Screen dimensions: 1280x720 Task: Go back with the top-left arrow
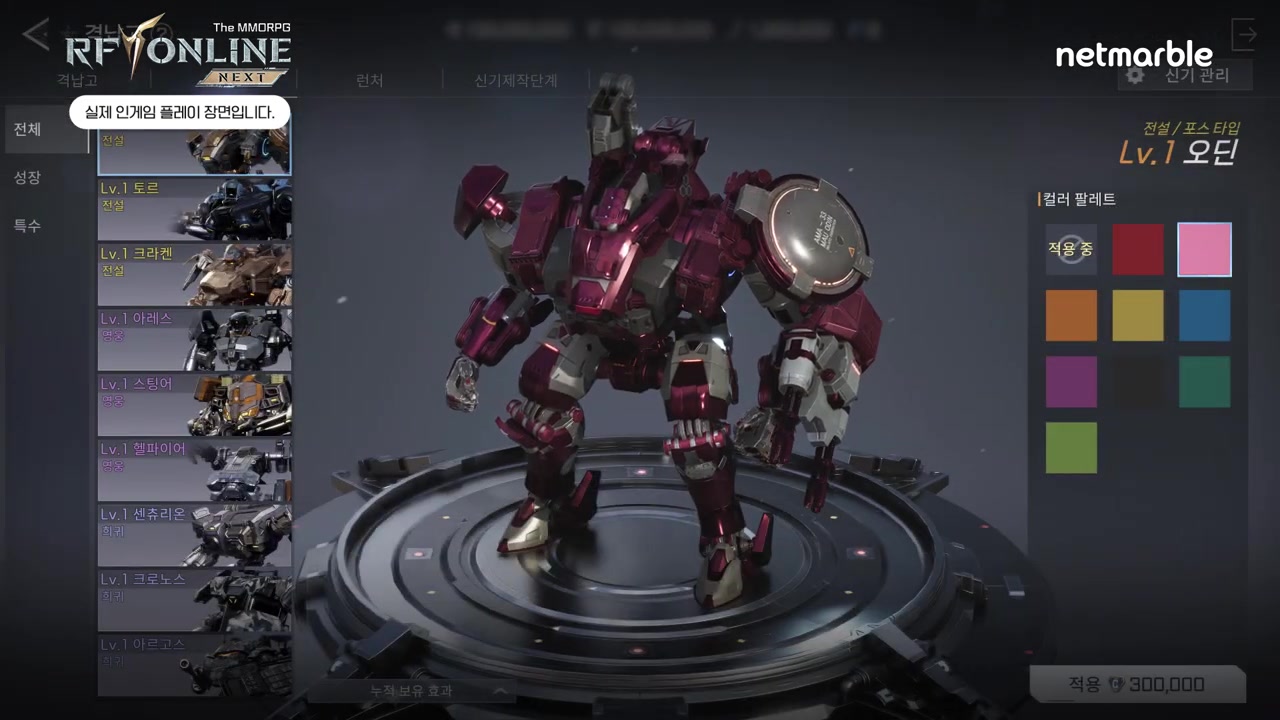[x=36, y=35]
